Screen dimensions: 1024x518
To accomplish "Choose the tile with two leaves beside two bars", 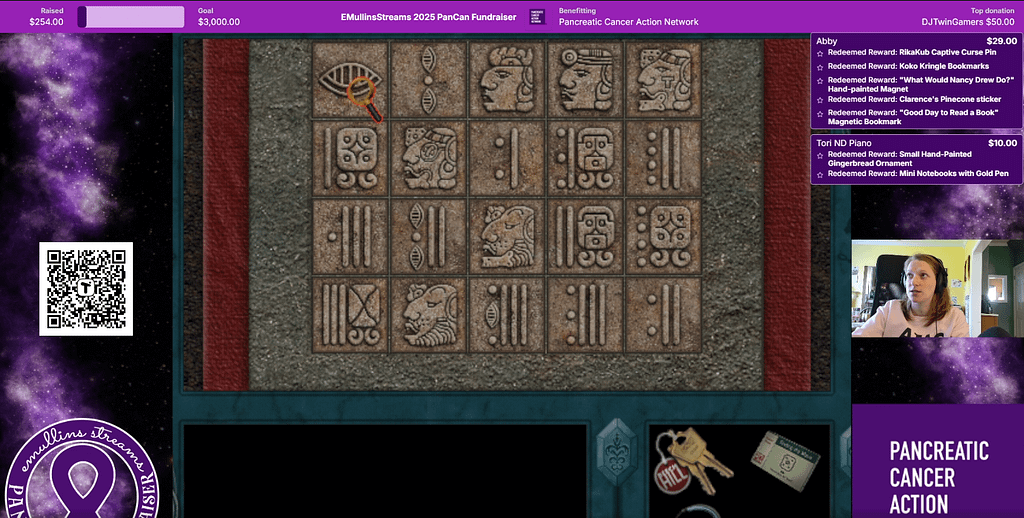I will click(428, 236).
